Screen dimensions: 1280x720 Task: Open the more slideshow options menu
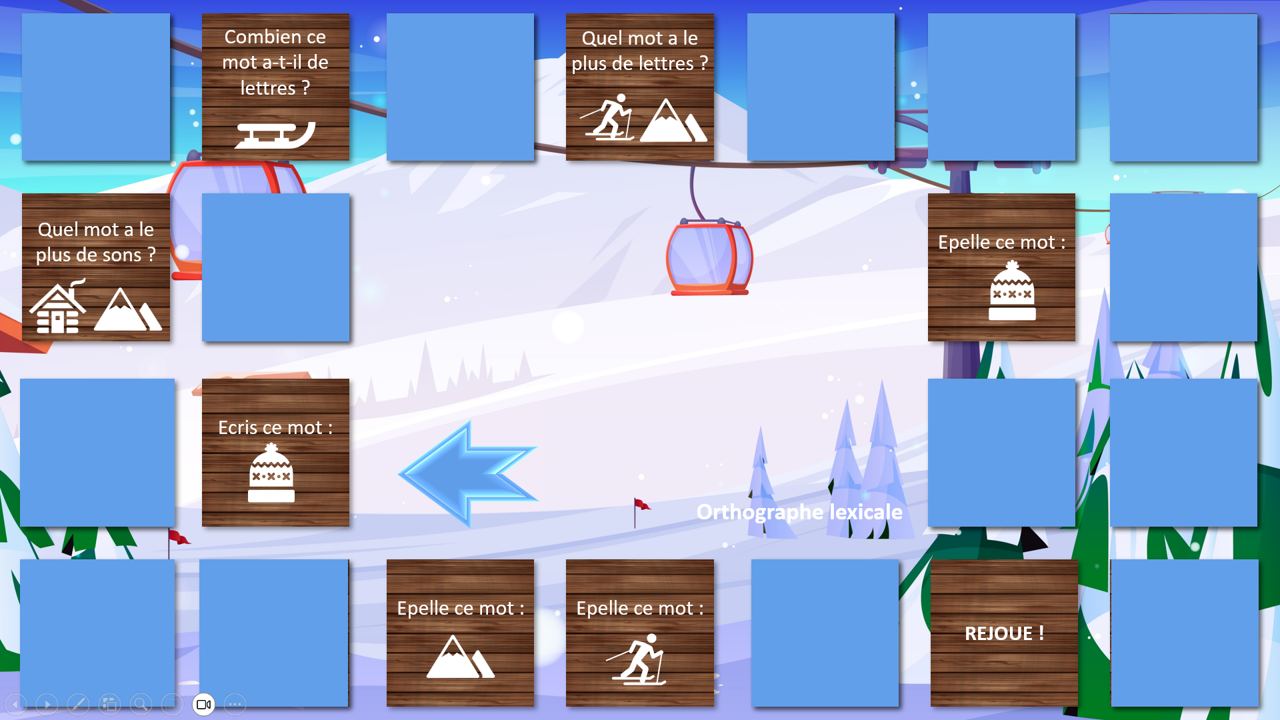pos(234,704)
